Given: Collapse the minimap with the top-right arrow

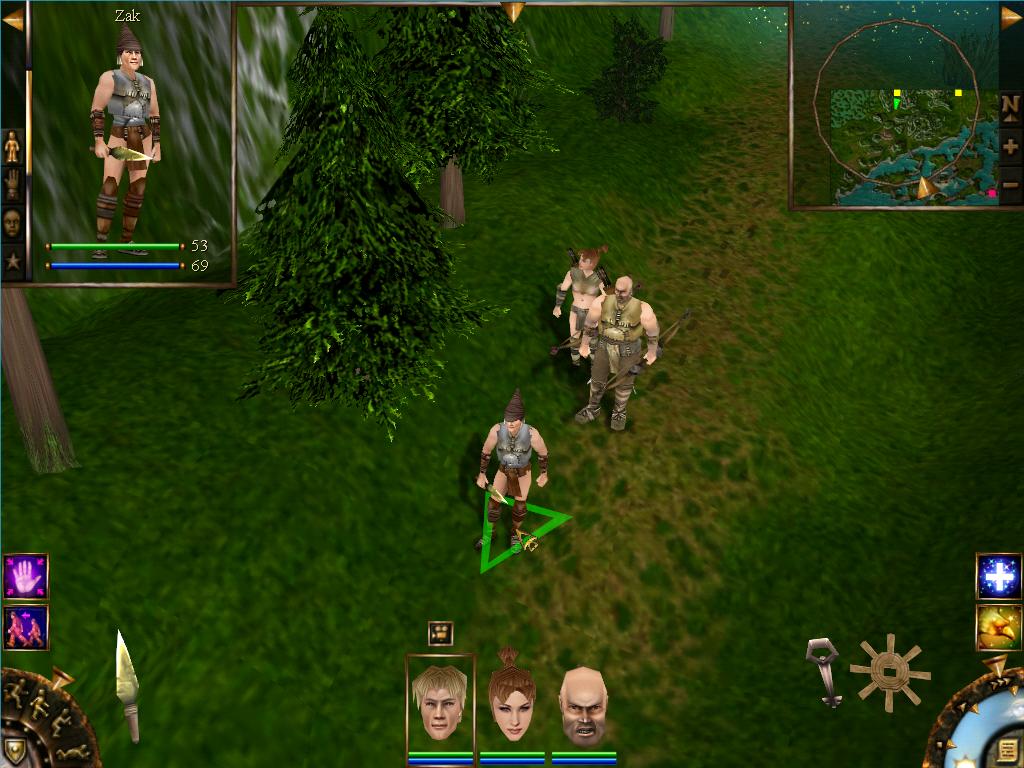Looking at the screenshot, I should pyautogui.click(x=1011, y=17).
